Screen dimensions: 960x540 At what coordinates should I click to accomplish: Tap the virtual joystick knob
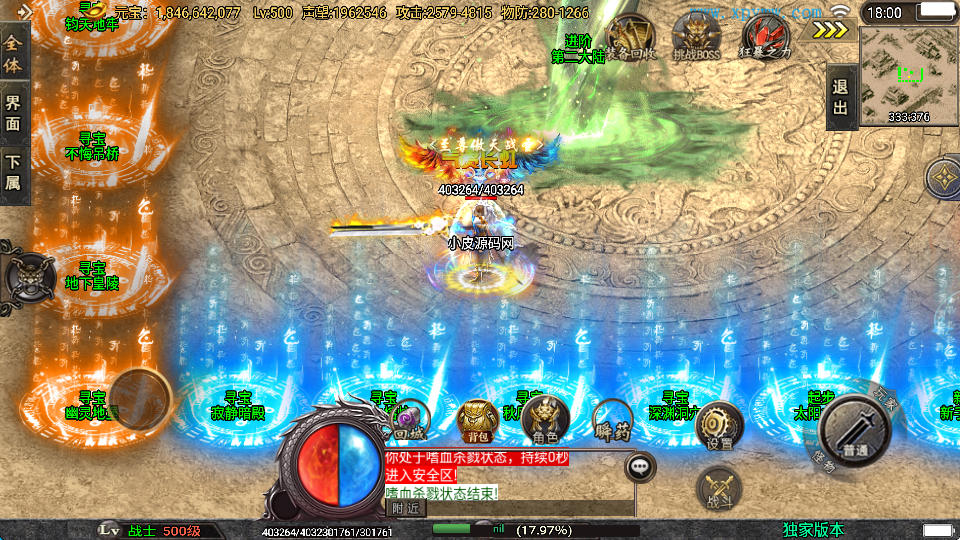pyautogui.click(x=139, y=399)
